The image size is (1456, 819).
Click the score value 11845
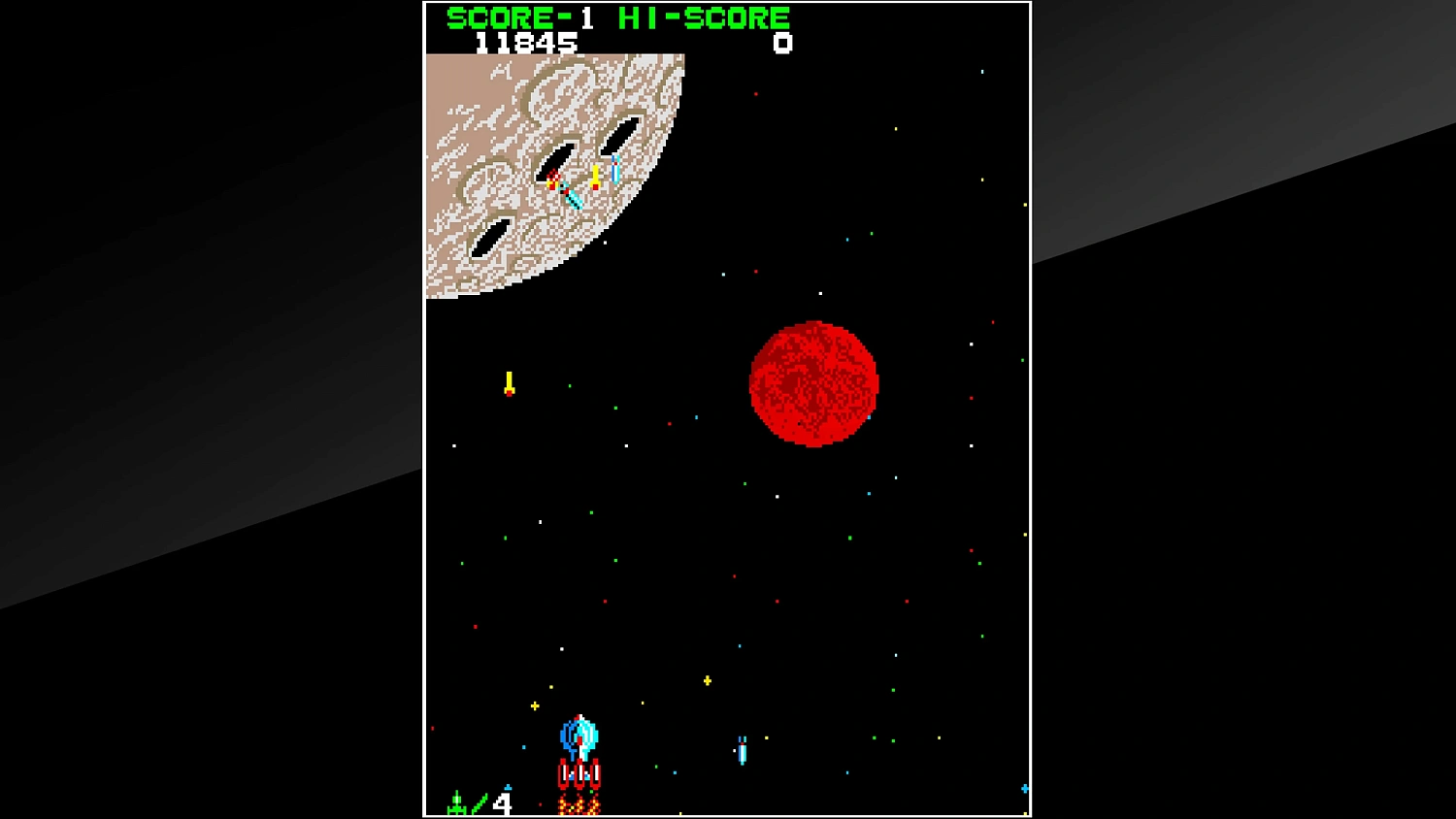[528, 42]
